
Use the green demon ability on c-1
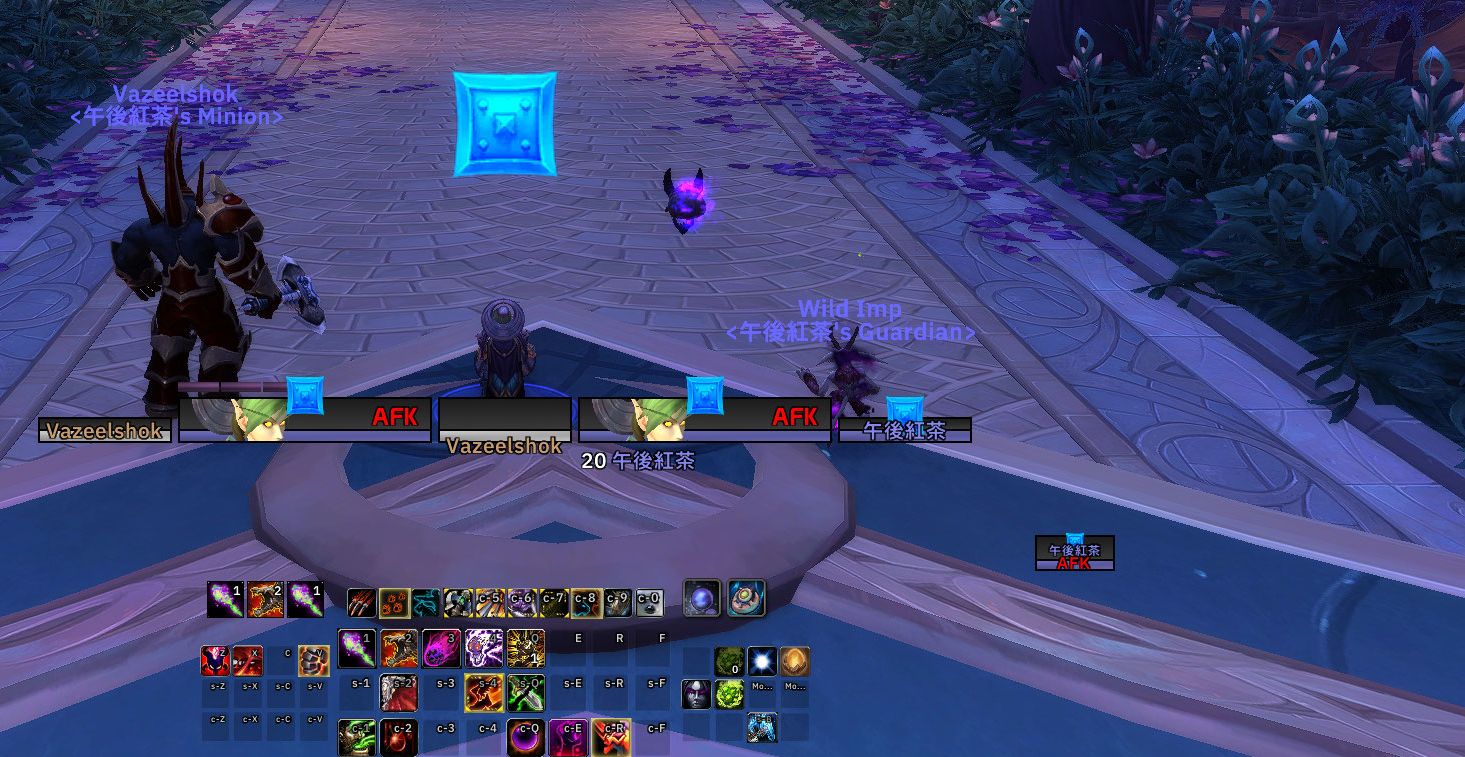(357, 737)
